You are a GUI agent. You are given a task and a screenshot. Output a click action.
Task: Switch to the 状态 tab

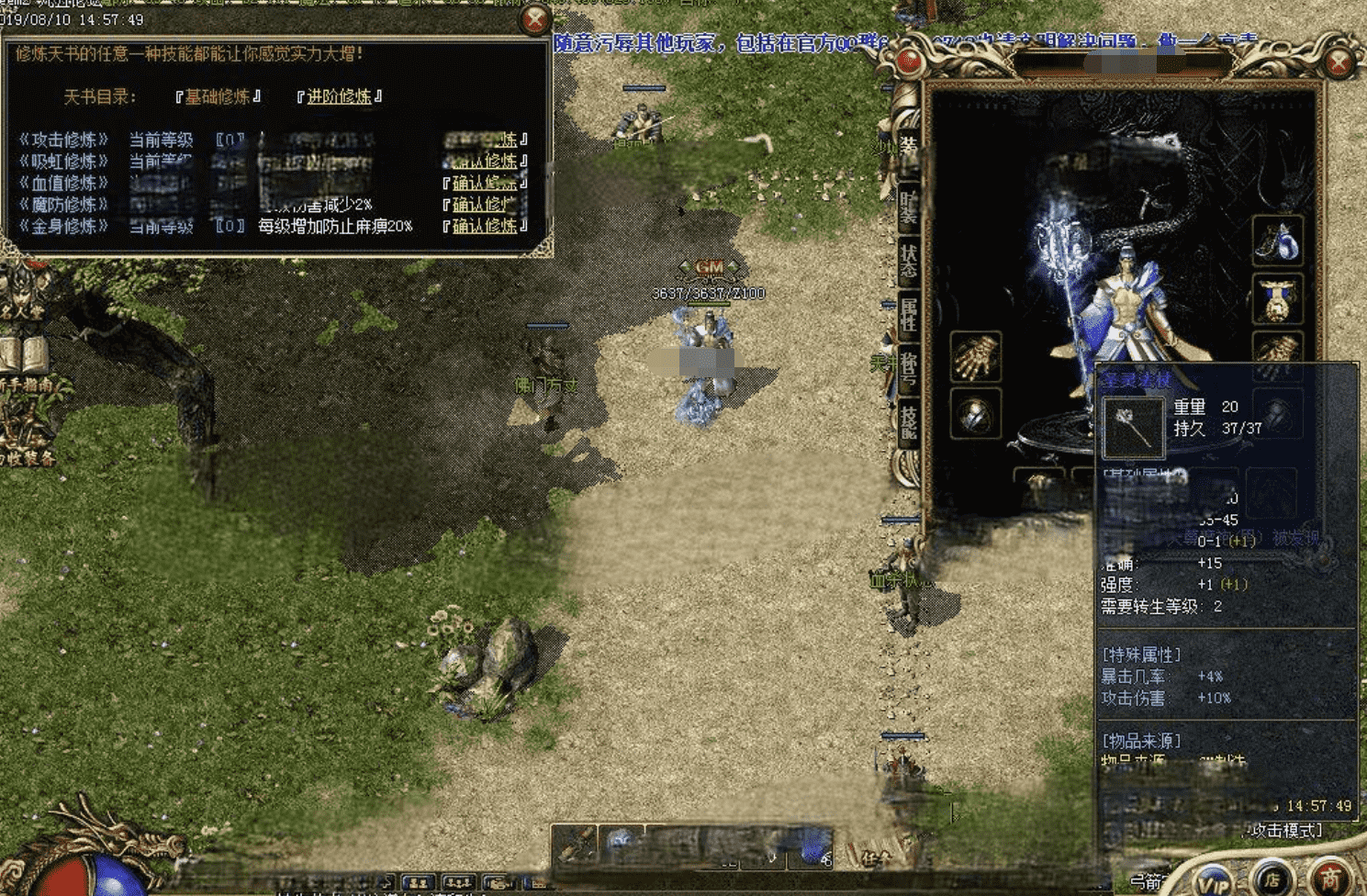coord(908,260)
